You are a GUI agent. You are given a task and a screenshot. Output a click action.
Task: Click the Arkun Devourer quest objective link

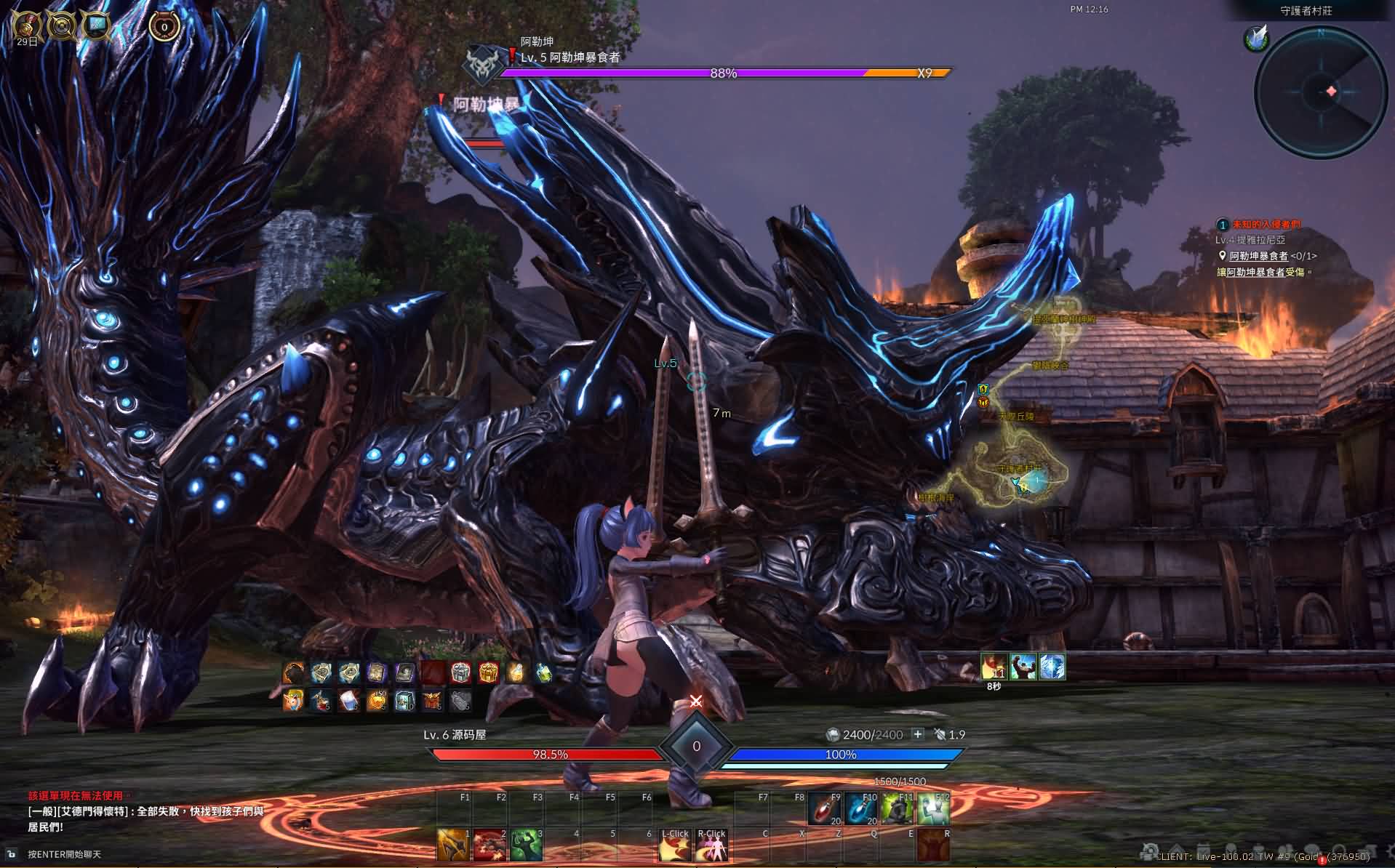(1258, 256)
